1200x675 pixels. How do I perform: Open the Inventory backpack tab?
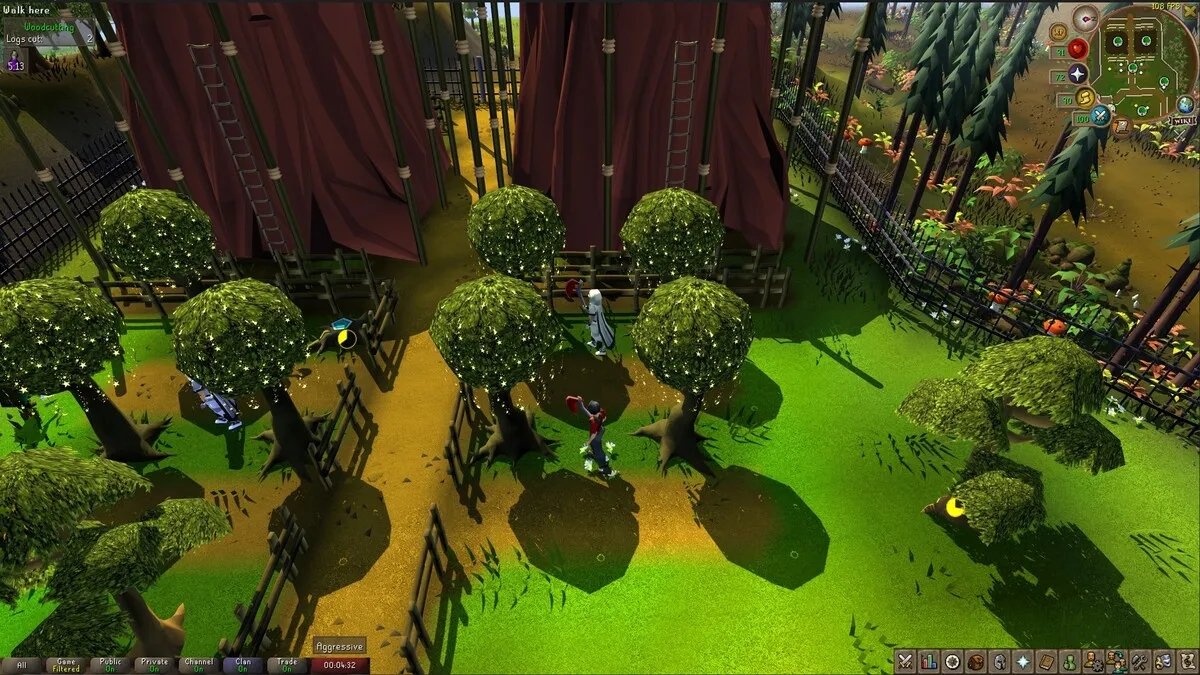coord(976,661)
